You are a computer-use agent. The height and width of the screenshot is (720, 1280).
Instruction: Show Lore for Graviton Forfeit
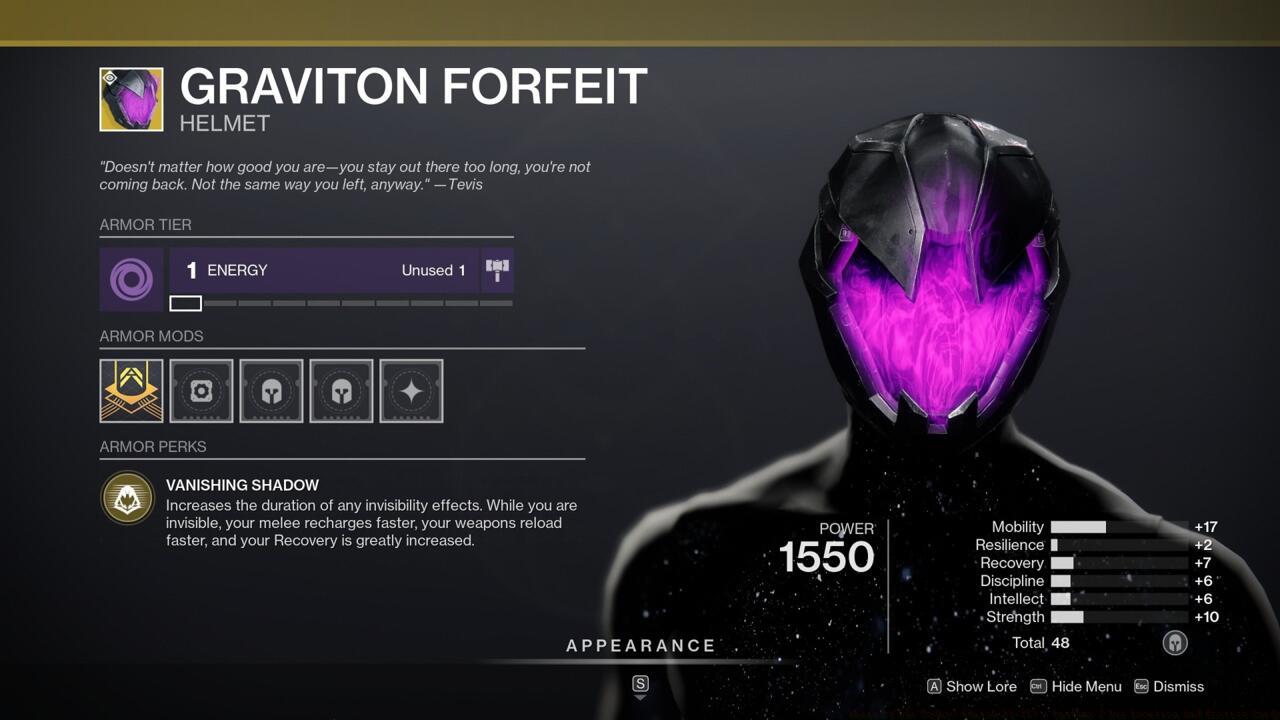click(971, 687)
